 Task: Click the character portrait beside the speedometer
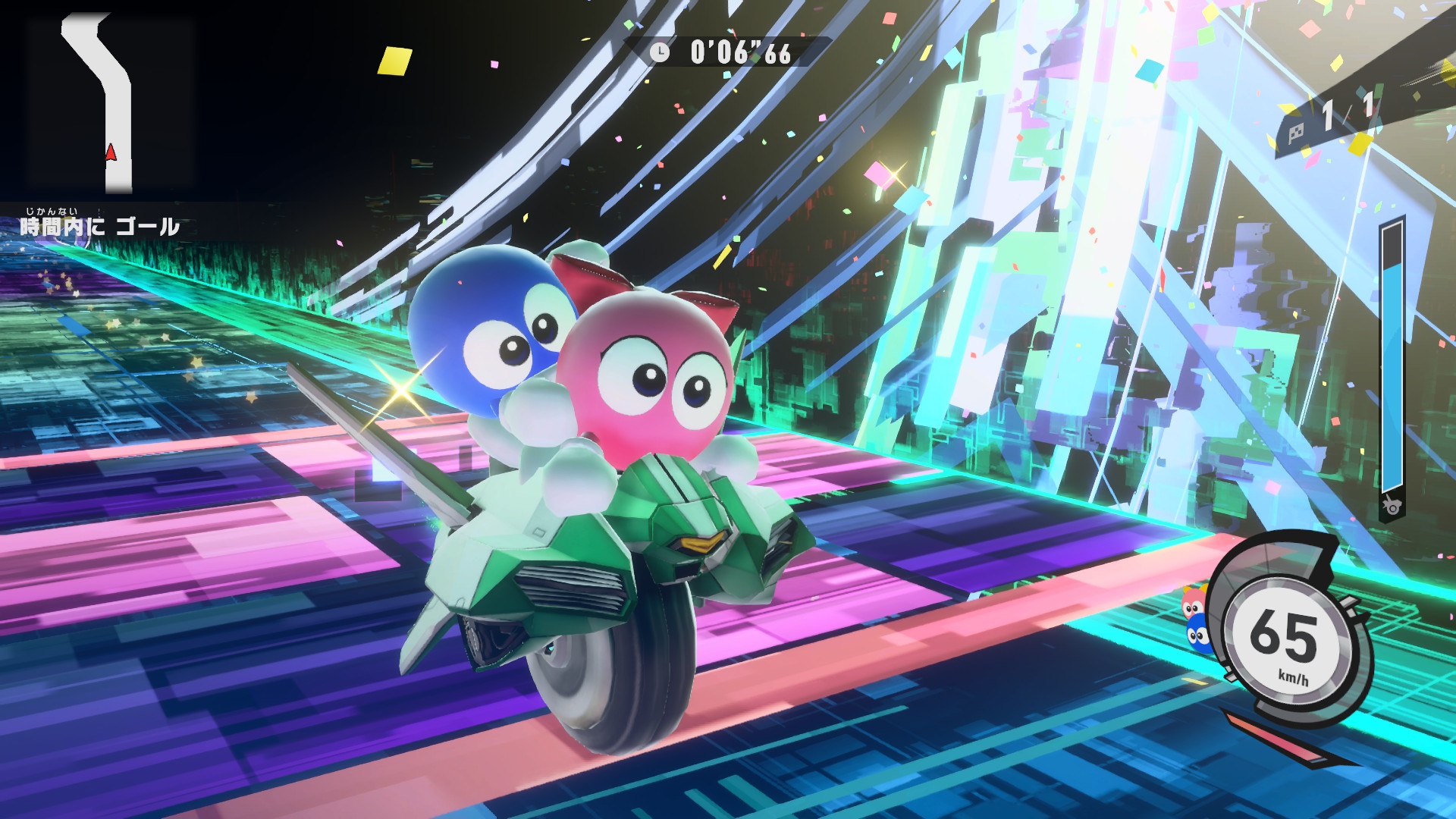1196,619
